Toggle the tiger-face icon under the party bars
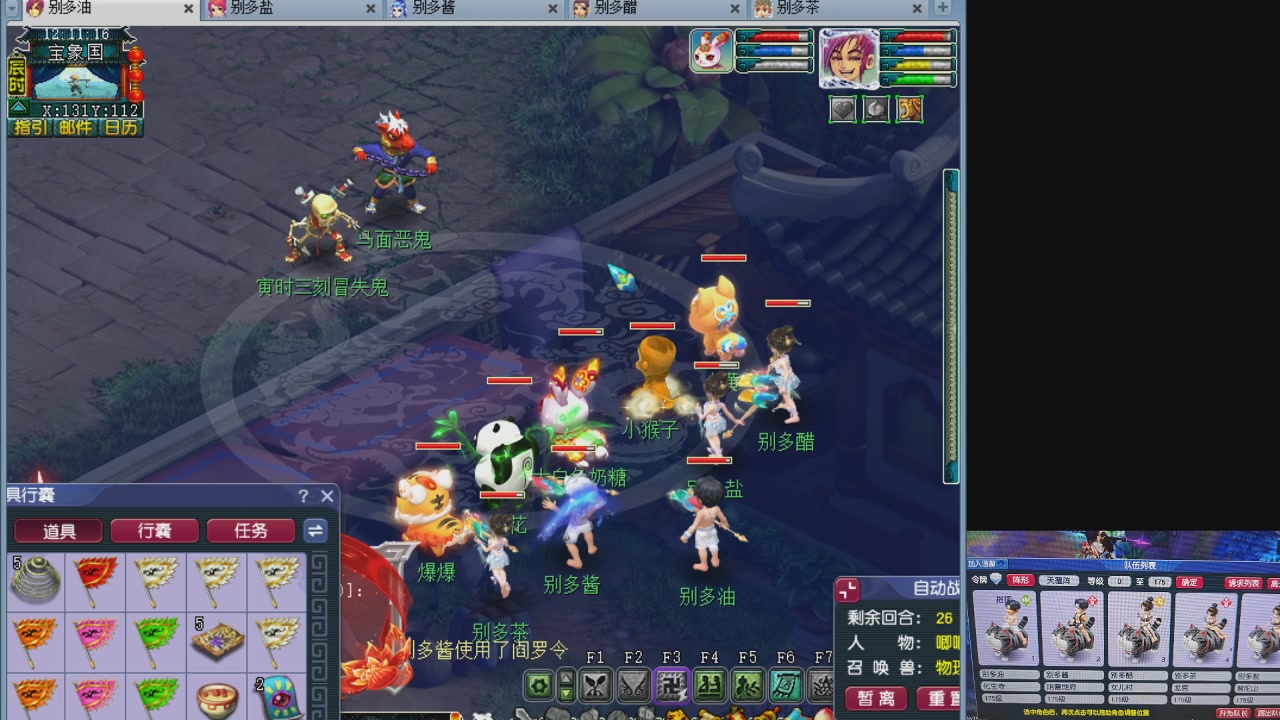Image resolution: width=1280 pixels, height=720 pixels. 909,109
